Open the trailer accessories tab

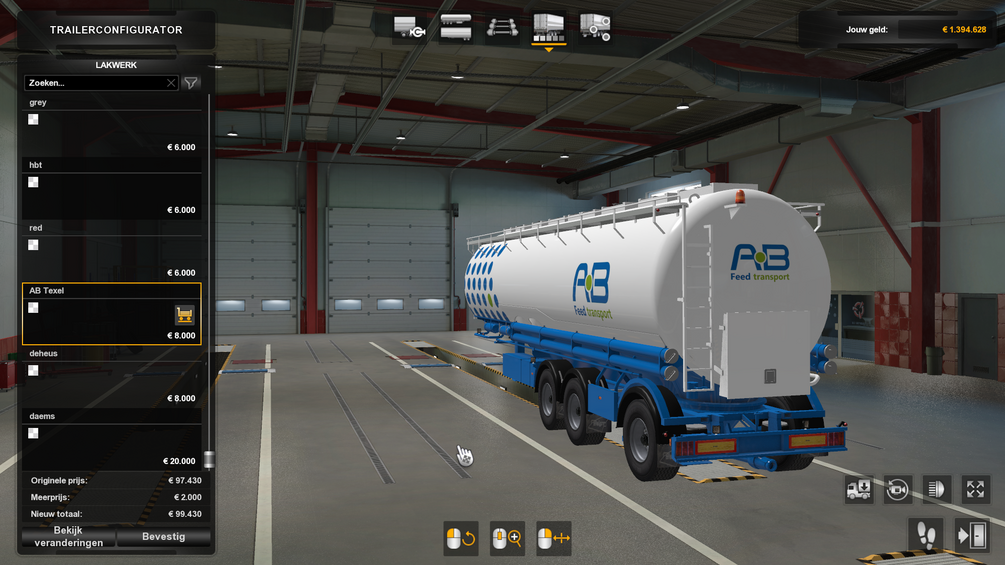(x=595, y=27)
